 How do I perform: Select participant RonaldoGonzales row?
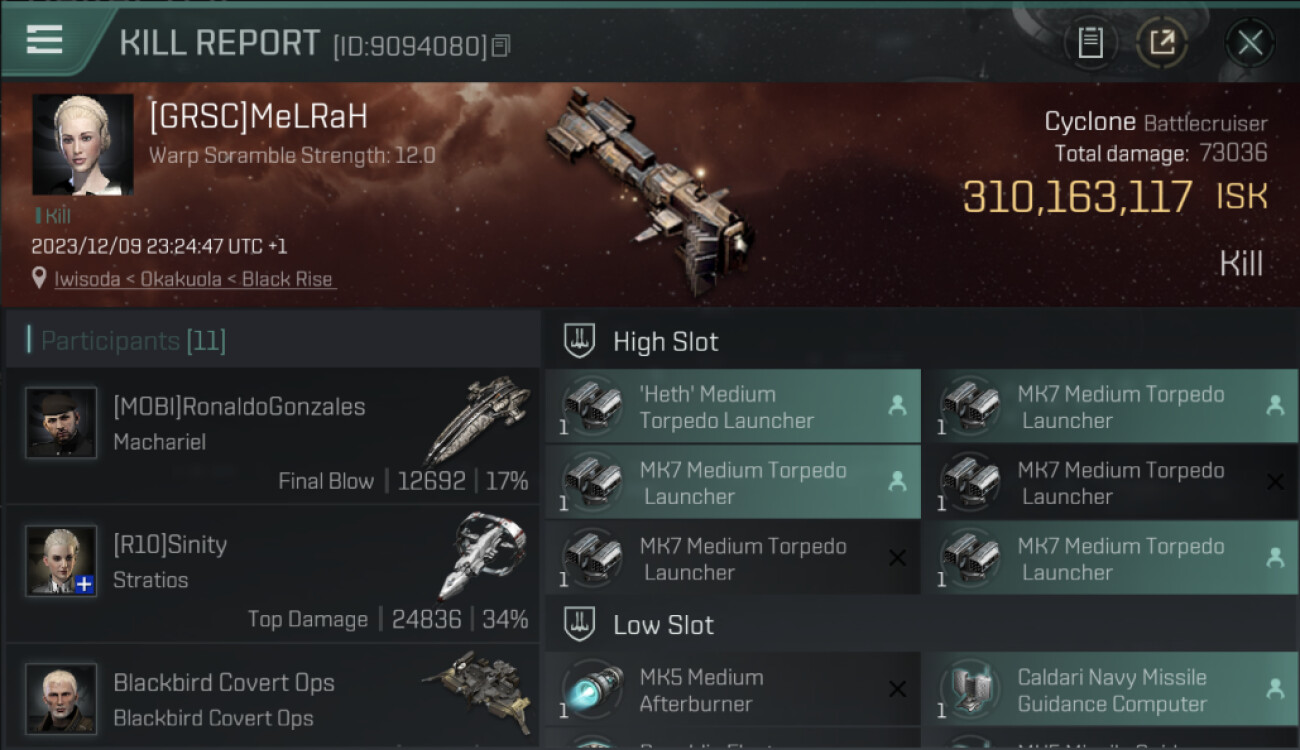click(272, 437)
